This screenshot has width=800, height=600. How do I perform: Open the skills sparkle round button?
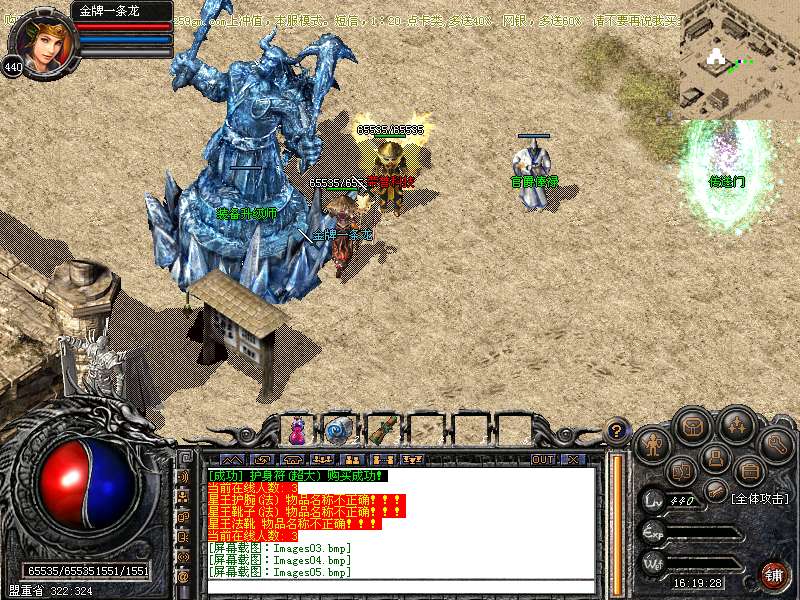click(x=736, y=424)
